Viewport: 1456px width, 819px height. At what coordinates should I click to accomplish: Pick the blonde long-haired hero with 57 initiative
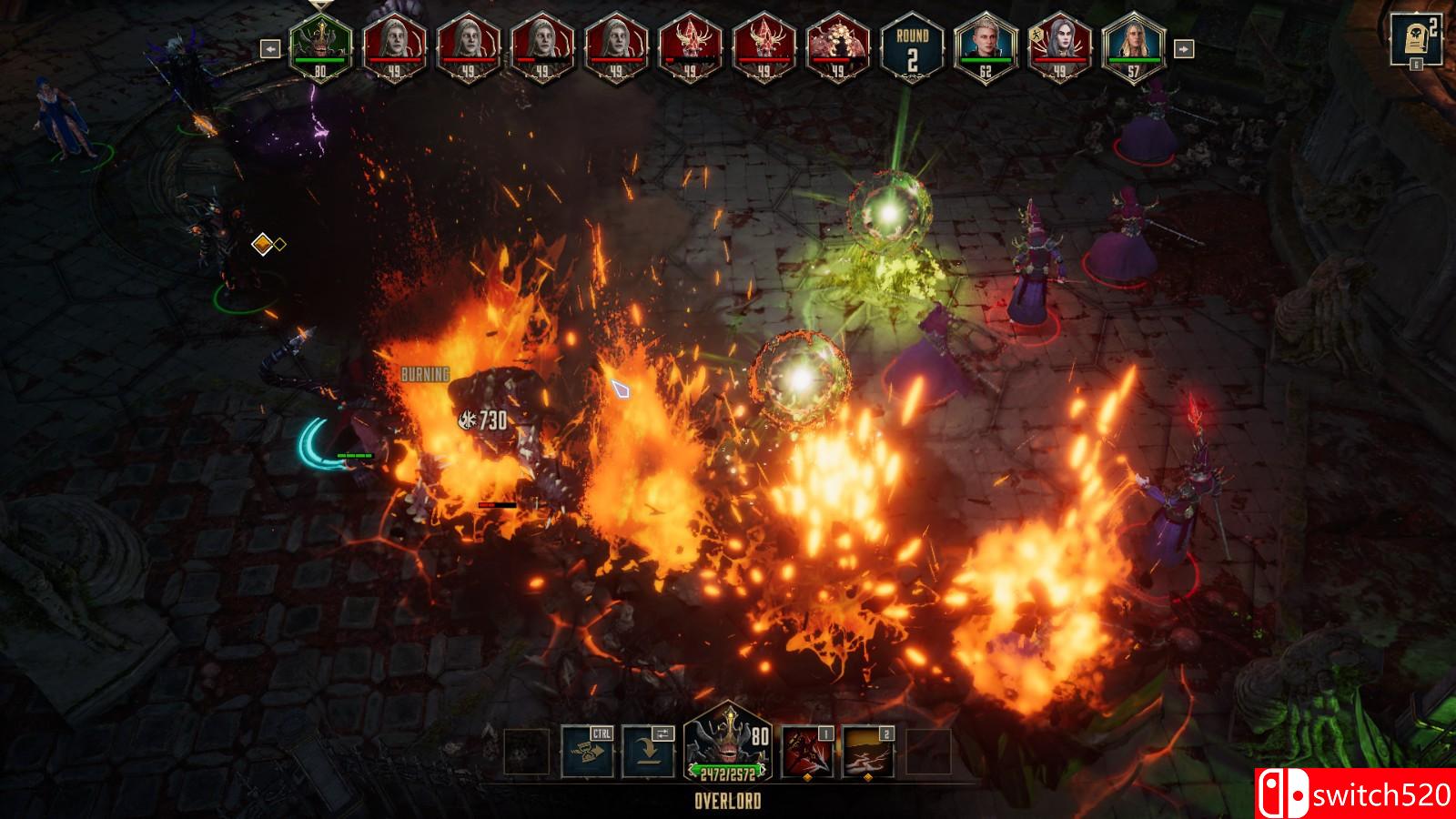[1133, 47]
